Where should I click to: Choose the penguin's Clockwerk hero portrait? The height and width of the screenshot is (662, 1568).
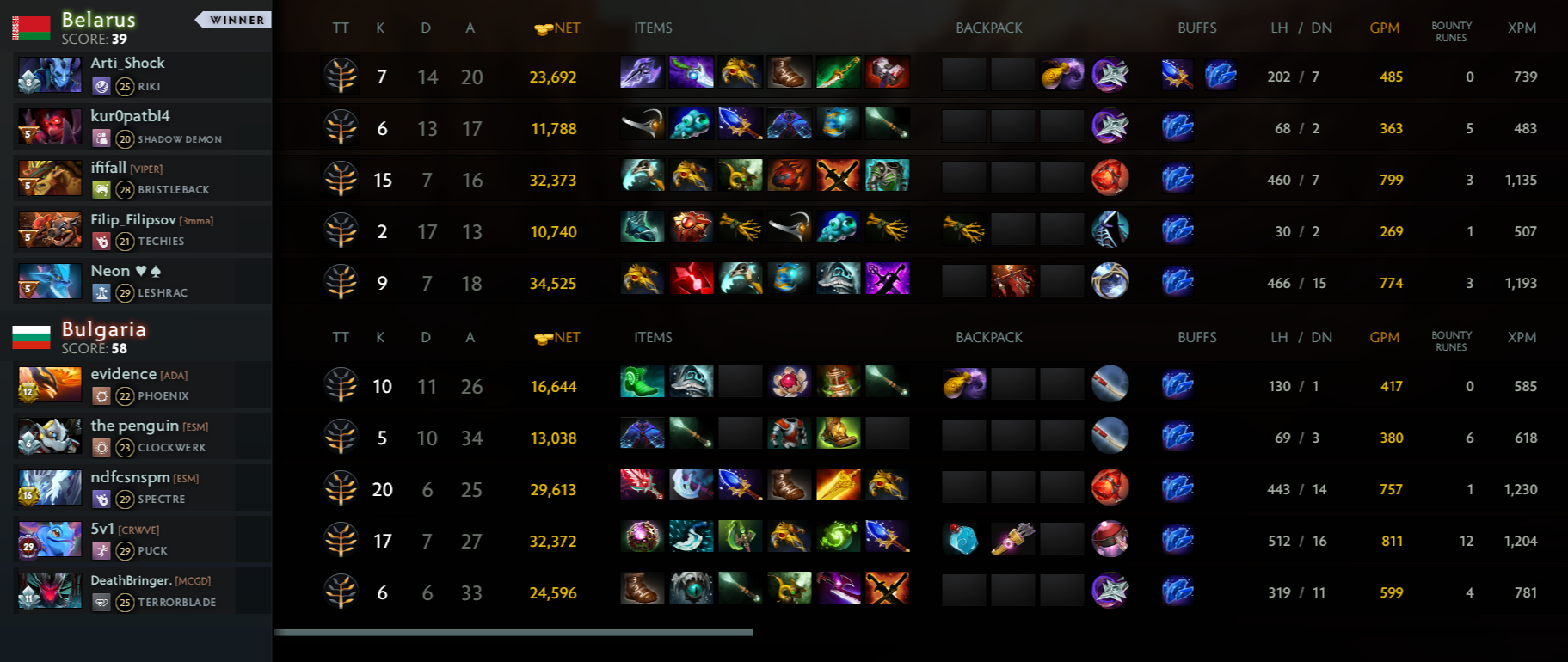pyautogui.click(x=50, y=437)
